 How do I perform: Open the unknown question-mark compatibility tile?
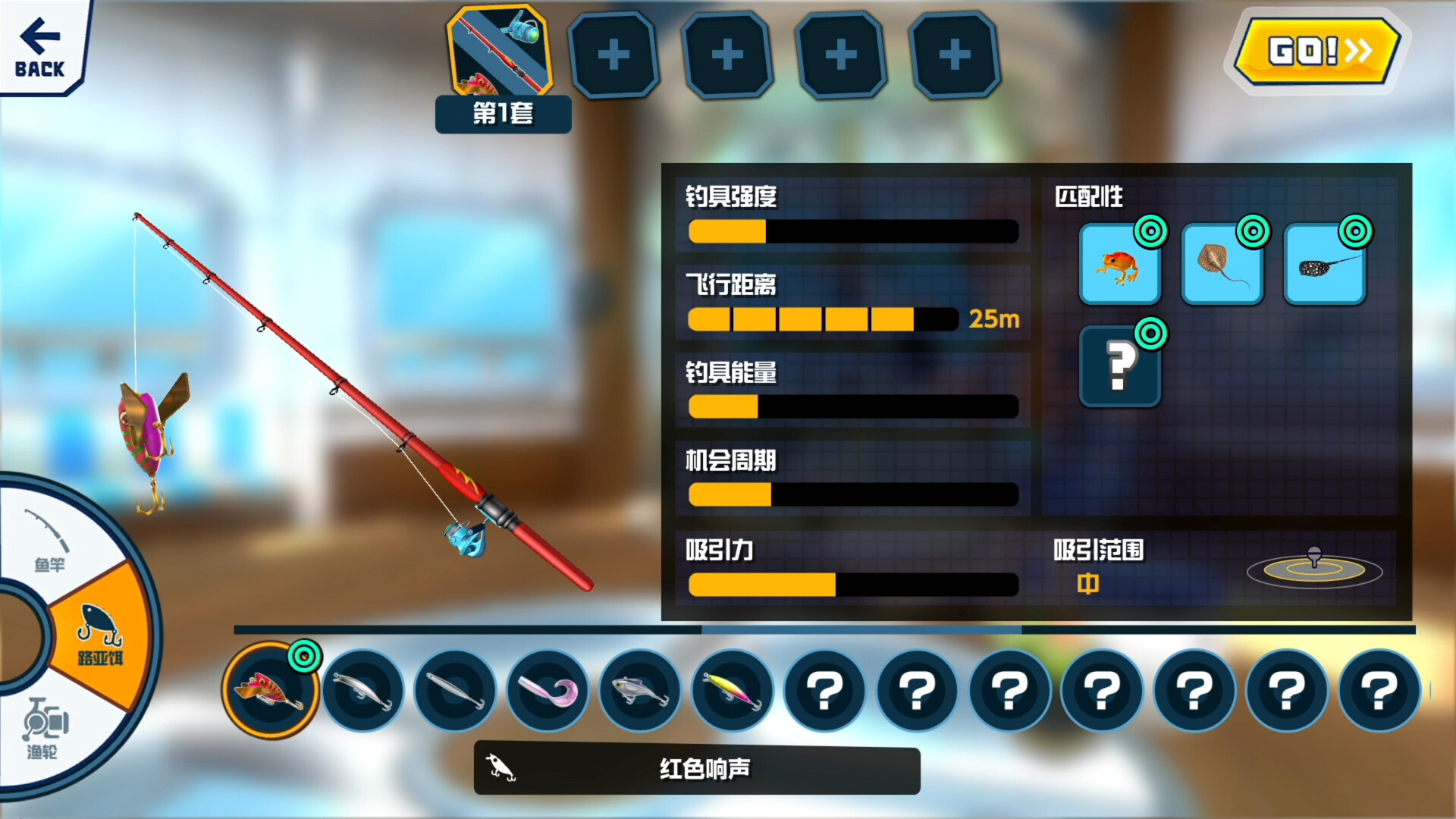(1119, 367)
